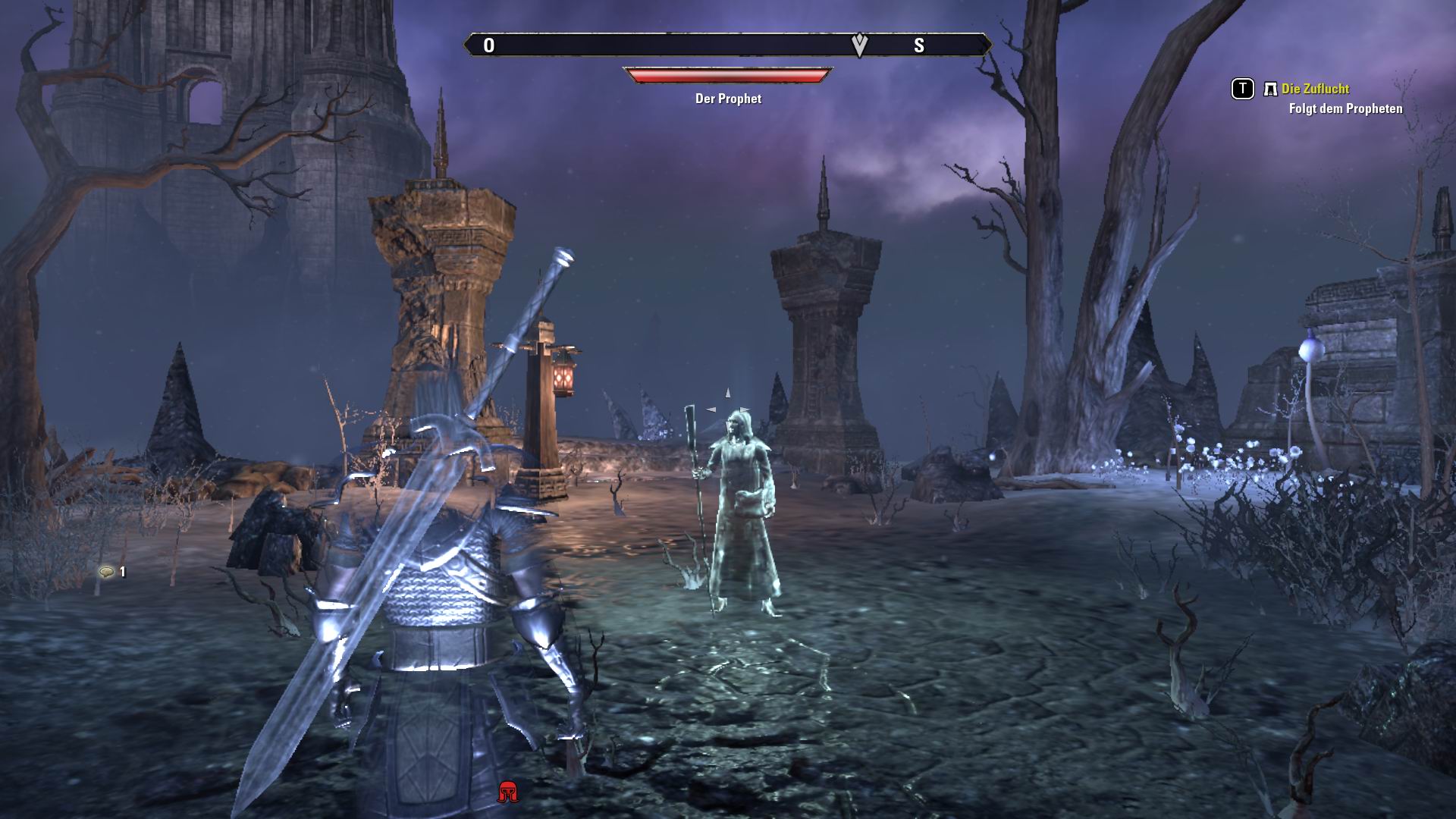The width and height of the screenshot is (1456, 819).
Task: Select the Der Prophet nameplate label
Action: 726,99
